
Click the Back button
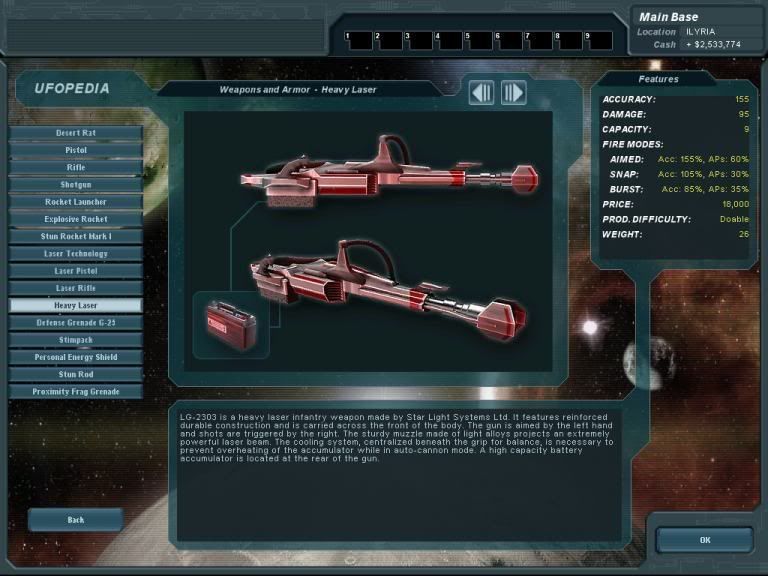click(x=76, y=520)
